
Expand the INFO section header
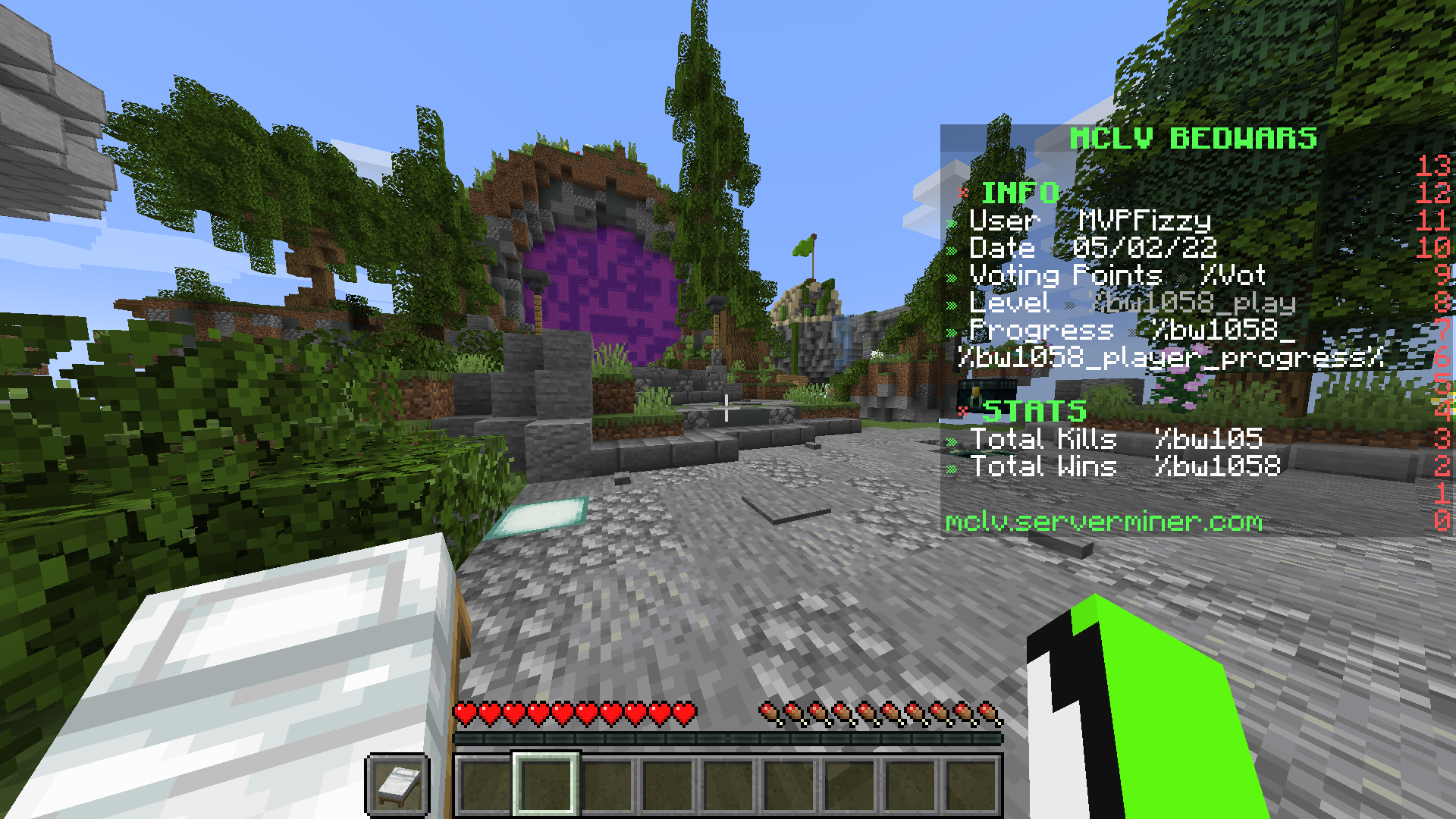point(1020,191)
